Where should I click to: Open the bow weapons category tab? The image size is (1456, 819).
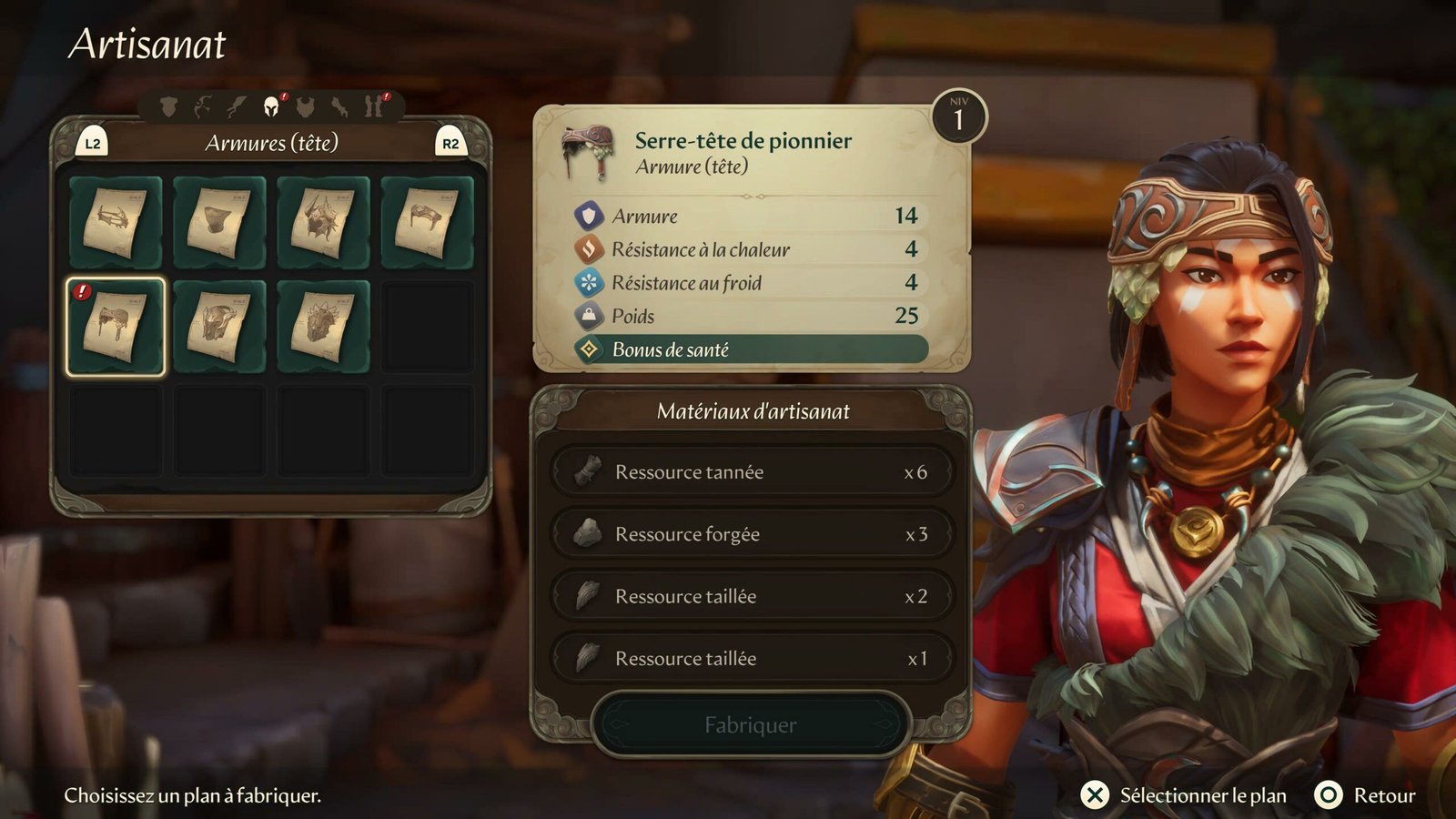pos(202,107)
